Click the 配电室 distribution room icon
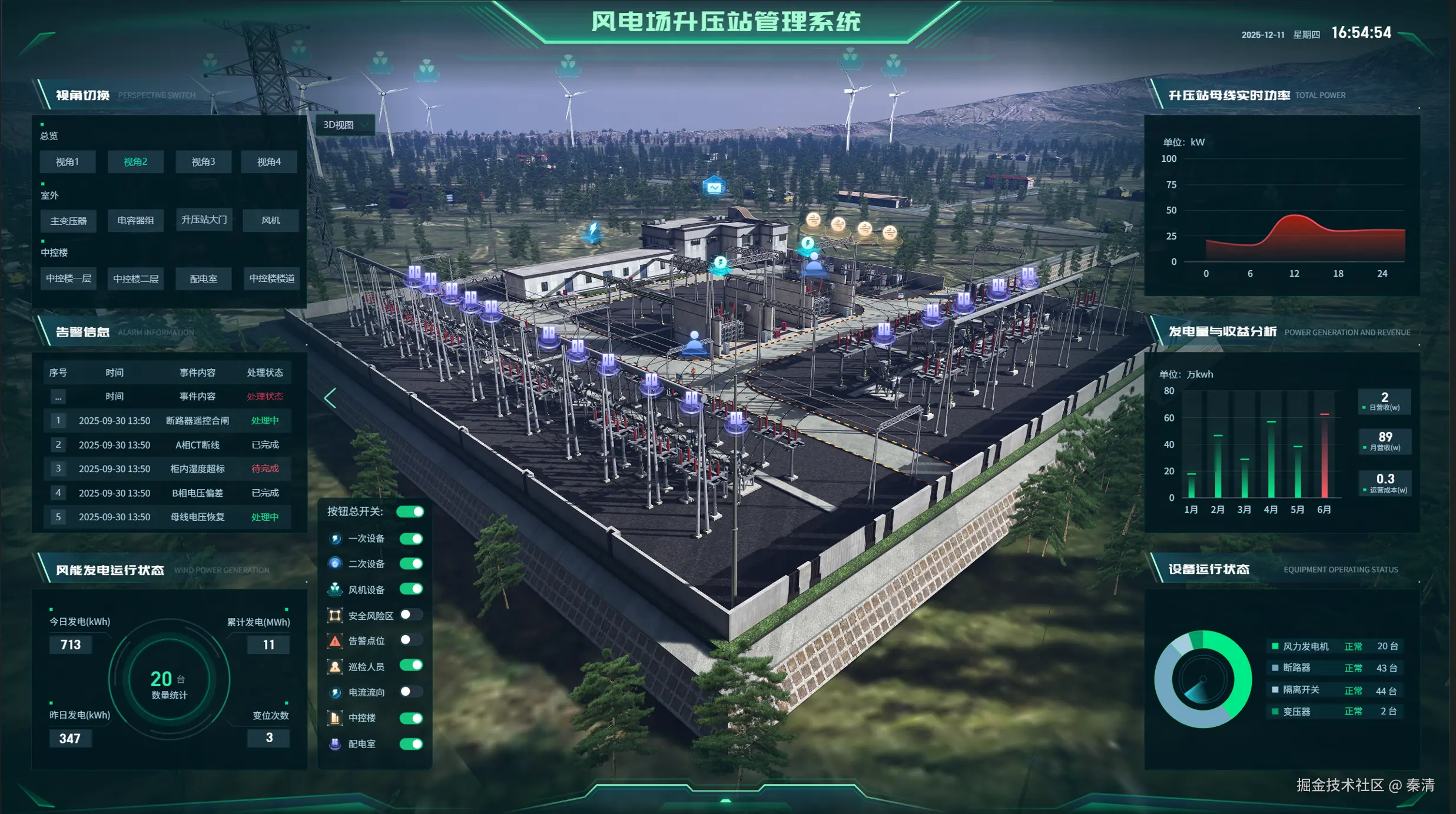 [x=336, y=743]
